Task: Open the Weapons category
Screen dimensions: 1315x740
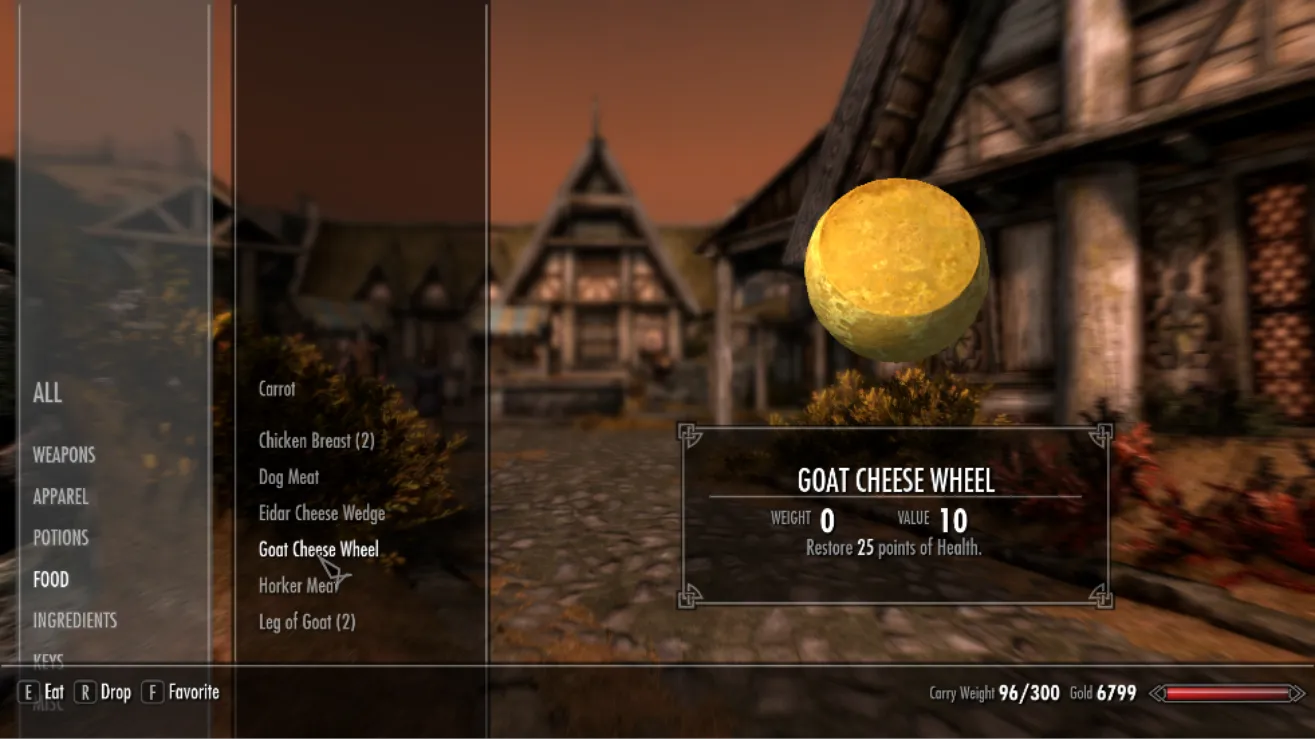Action: (x=64, y=455)
